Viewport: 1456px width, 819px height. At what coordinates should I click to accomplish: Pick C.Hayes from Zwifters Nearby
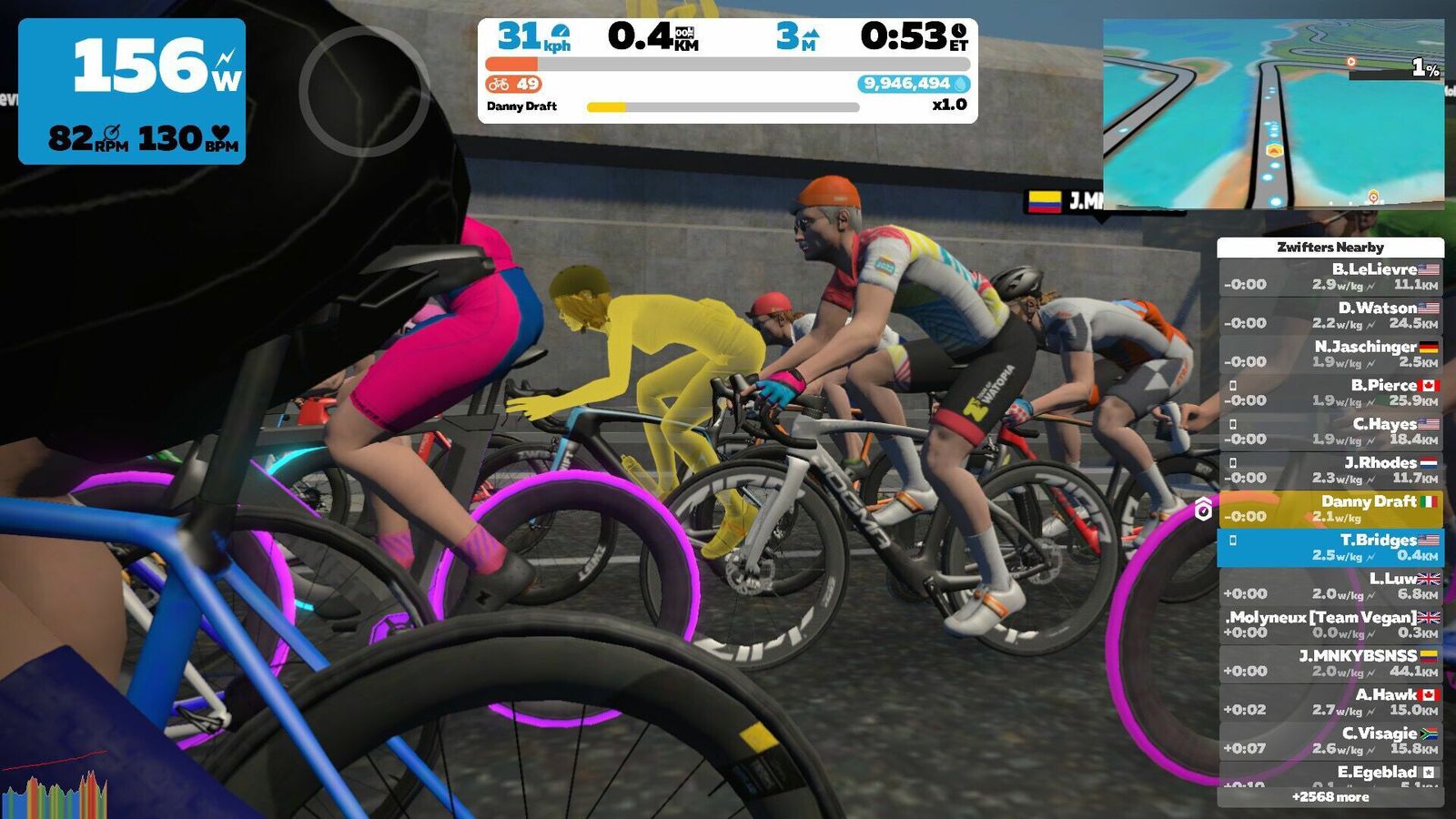click(1330, 431)
